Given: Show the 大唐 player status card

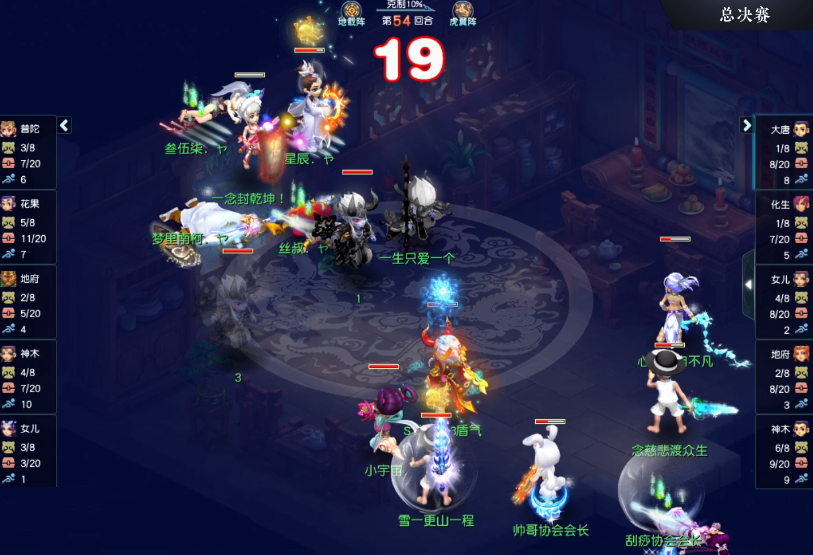Looking at the screenshot, I should tap(784, 153).
